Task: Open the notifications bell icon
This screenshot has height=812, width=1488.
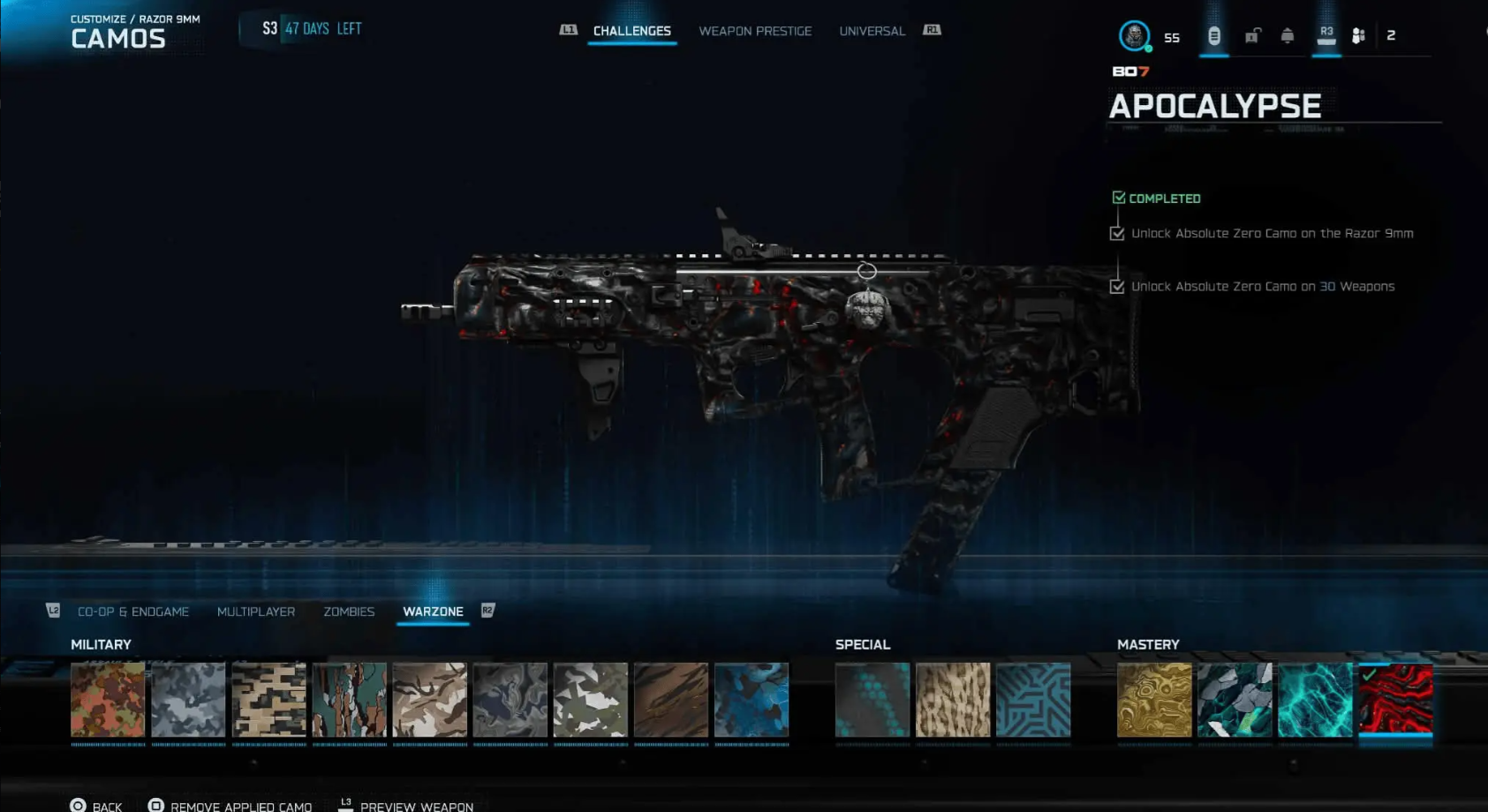Action: (x=1288, y=36)
